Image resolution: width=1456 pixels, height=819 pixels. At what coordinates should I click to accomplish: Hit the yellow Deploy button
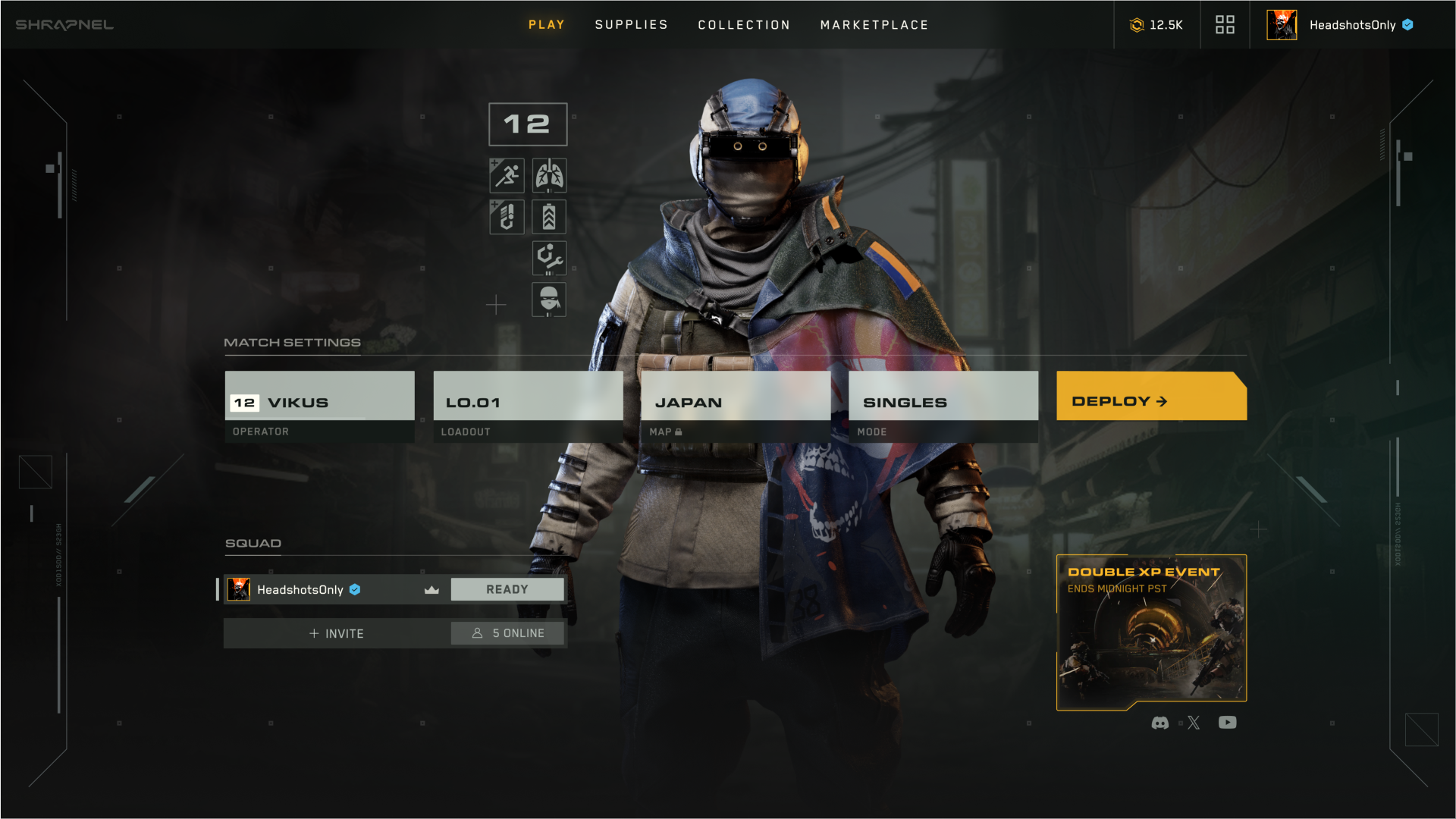point(1150,397)
